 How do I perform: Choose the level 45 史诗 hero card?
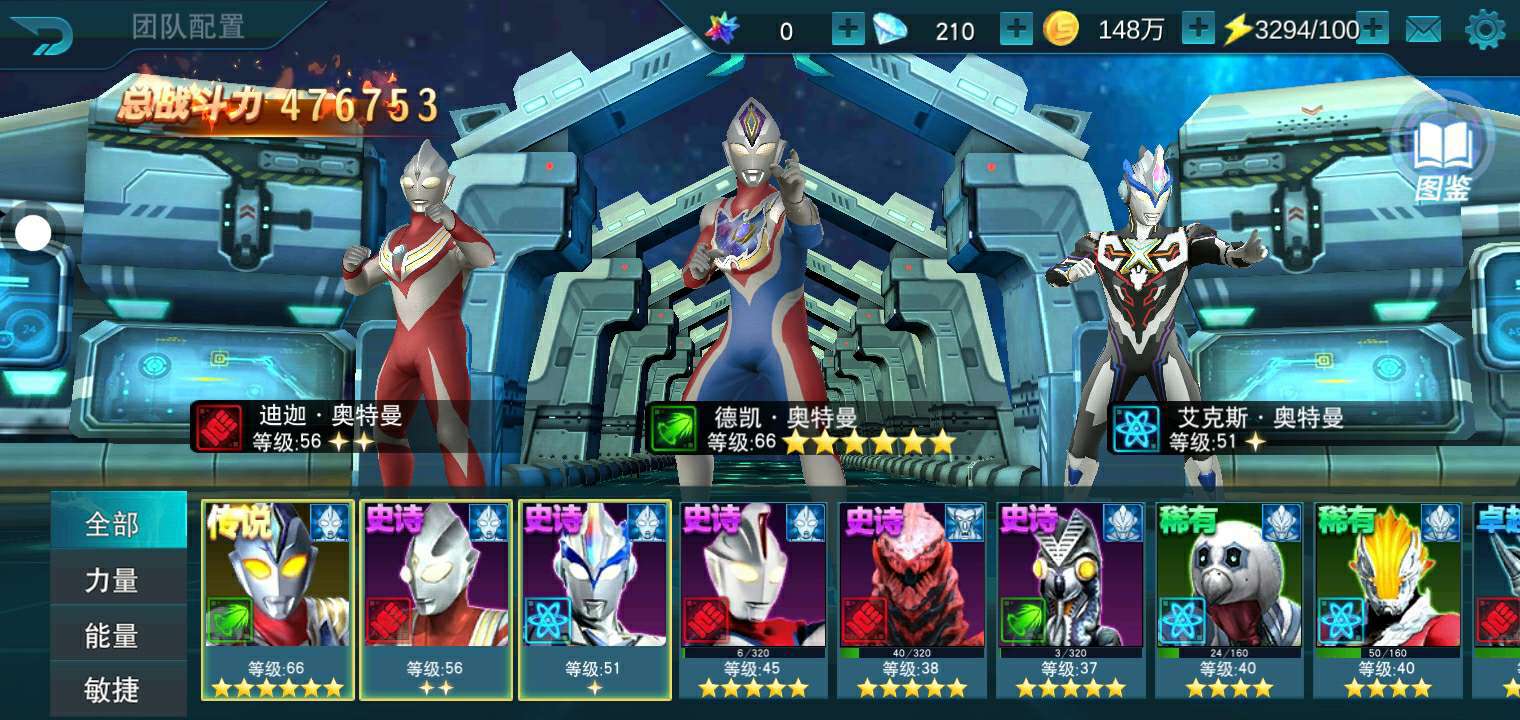(753, 598)
